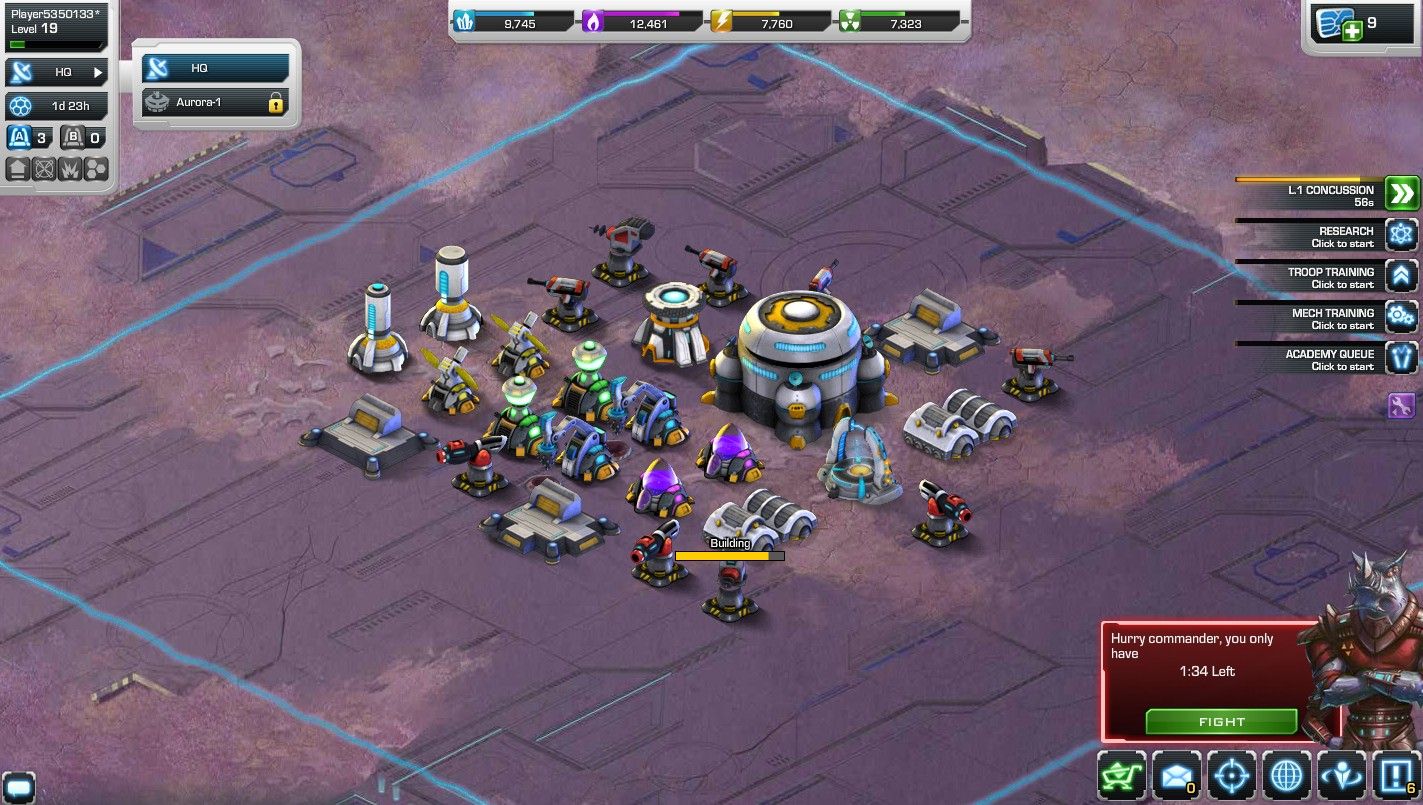This screenshot has width=1423, height=805.
Task: Expand the HQ base selector arrow
Action: coord(96,72)
